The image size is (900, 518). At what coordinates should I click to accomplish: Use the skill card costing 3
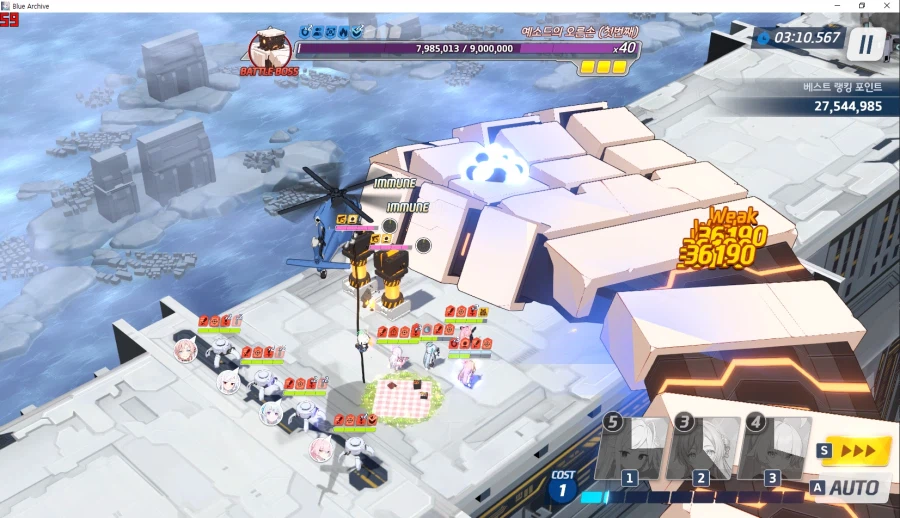point(702,448)
